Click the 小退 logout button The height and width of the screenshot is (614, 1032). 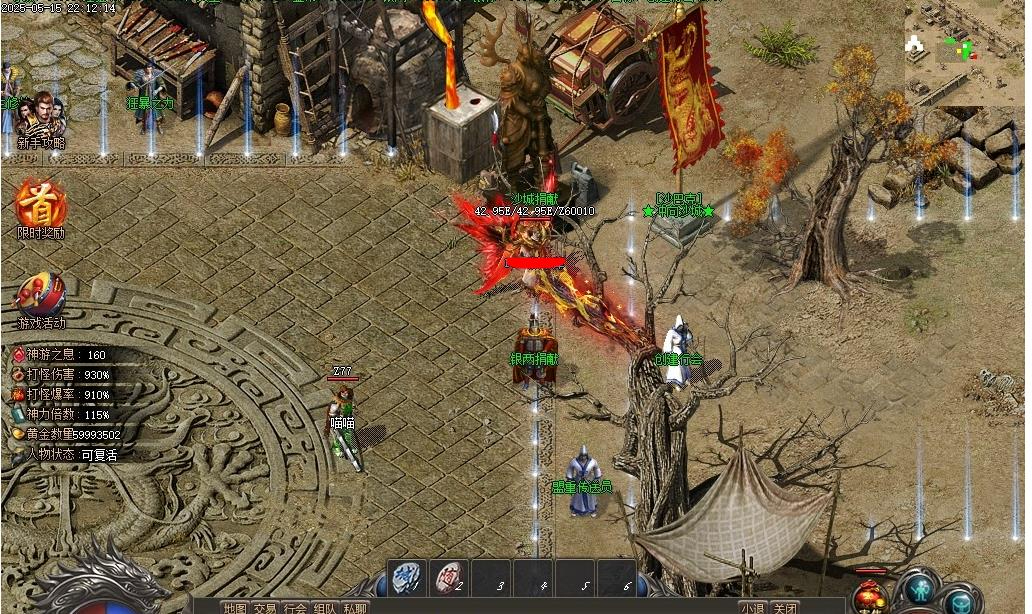[x=753, y=607]
